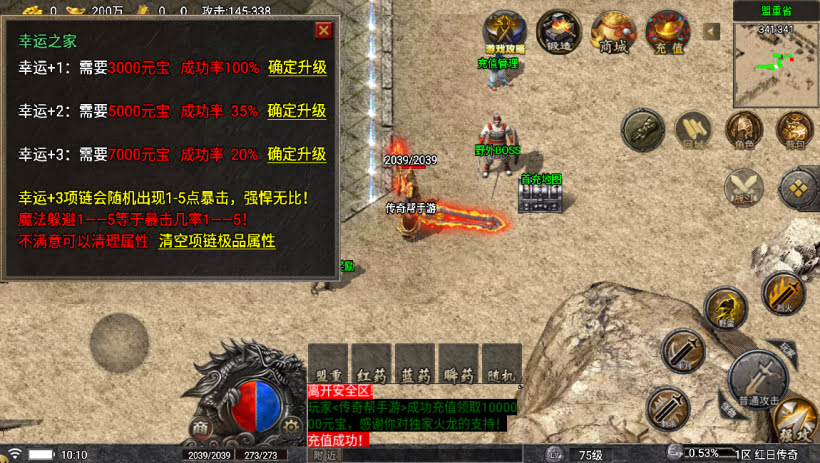Screen dimensions: 820x463
Task: Open the gear settings button by the orb
Action: [291, 425]
